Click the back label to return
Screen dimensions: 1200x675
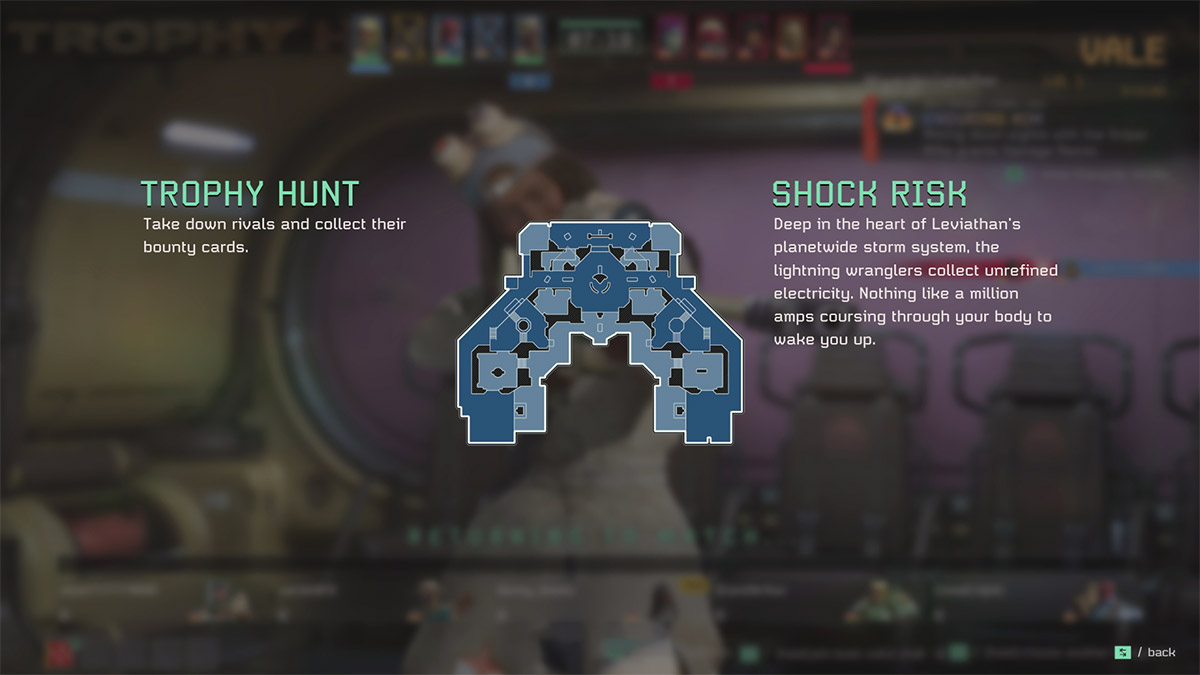point(1160,653)
